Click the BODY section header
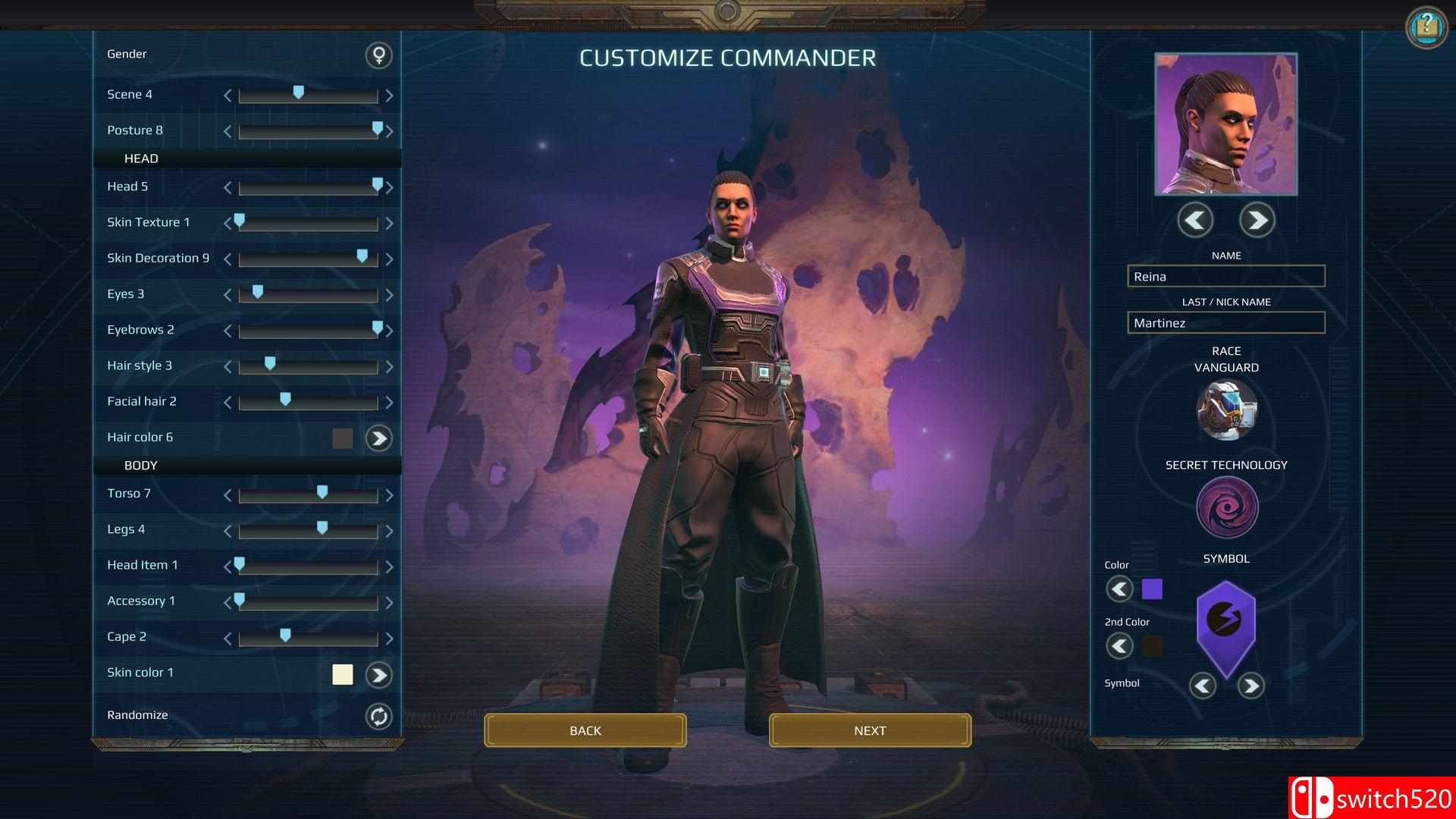Screen dimensions: 1456x819 pyautogui.click(x=141, y=466)
